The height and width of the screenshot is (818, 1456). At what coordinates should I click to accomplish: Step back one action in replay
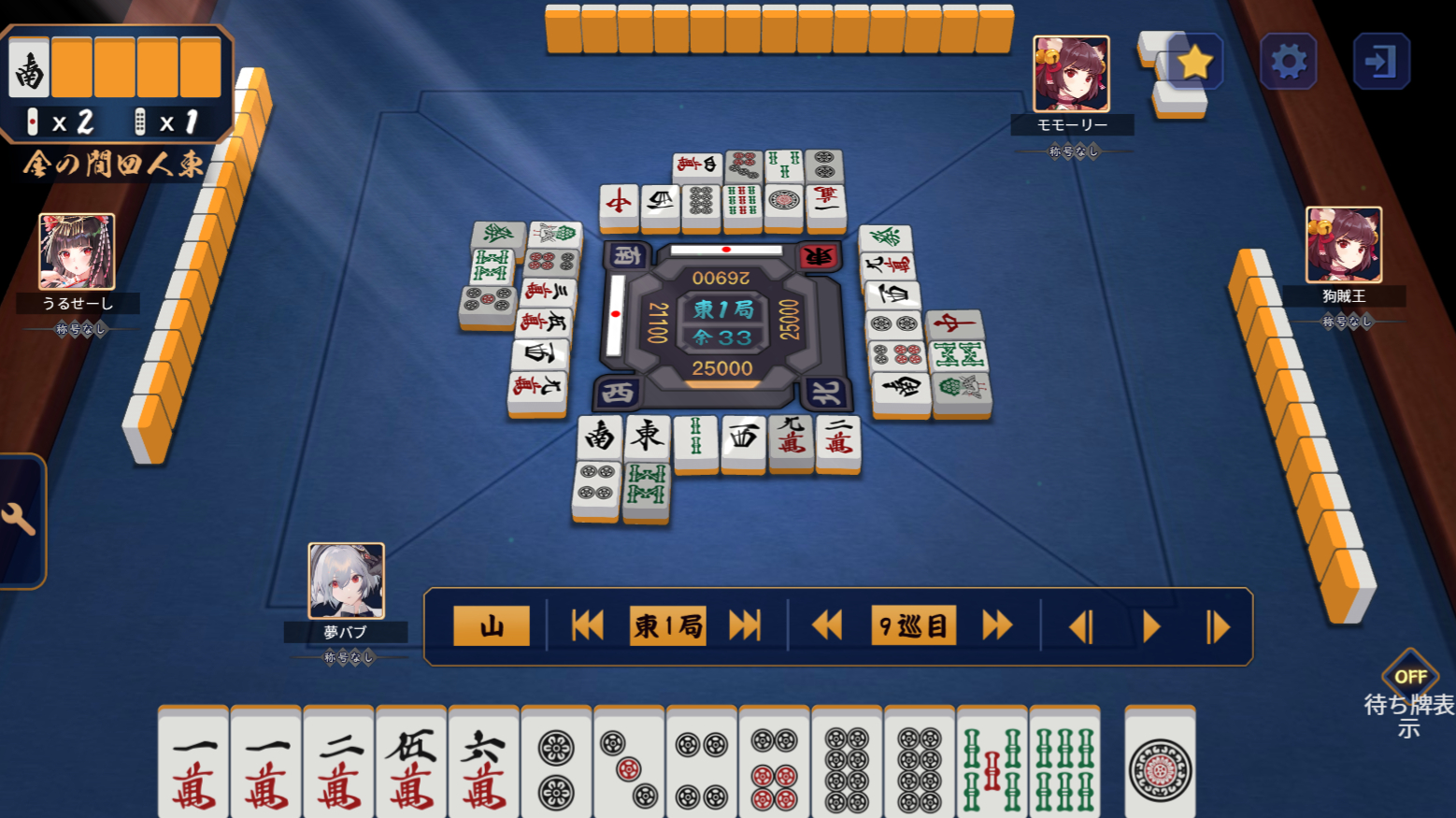point(1083,625)
